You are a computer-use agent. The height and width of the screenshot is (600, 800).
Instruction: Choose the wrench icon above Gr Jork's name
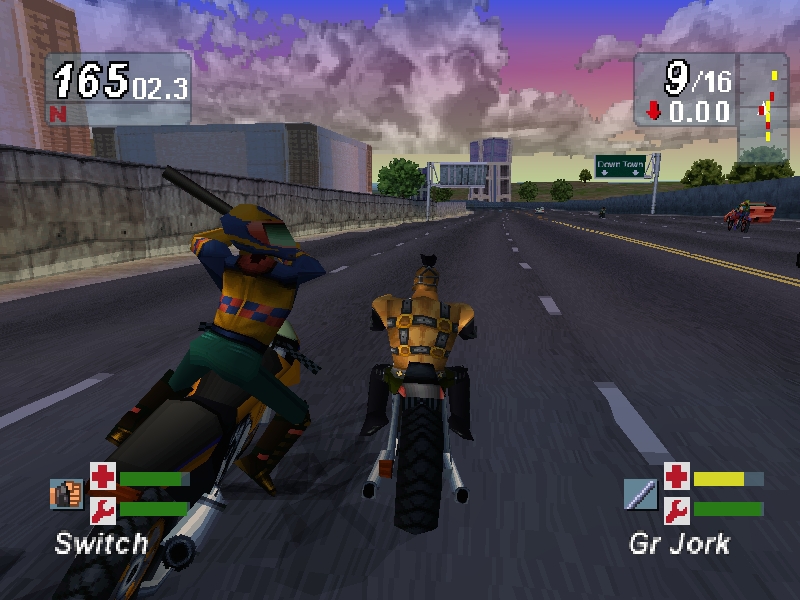[x=677, y=510]
